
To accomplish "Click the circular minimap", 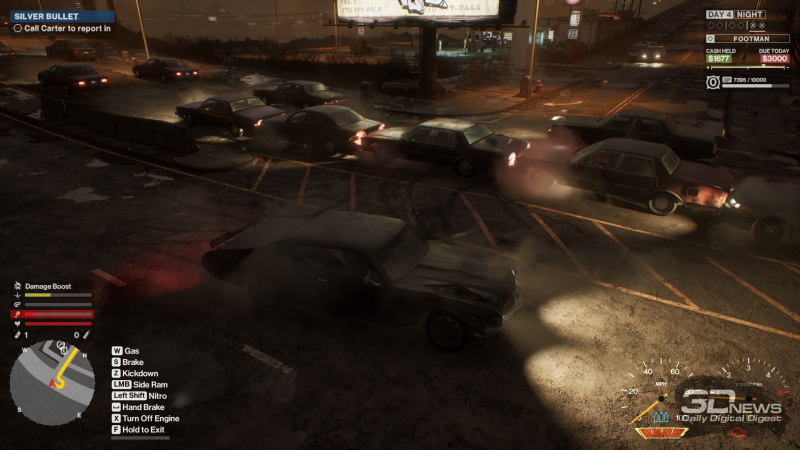I will click(x=39, y=381).
